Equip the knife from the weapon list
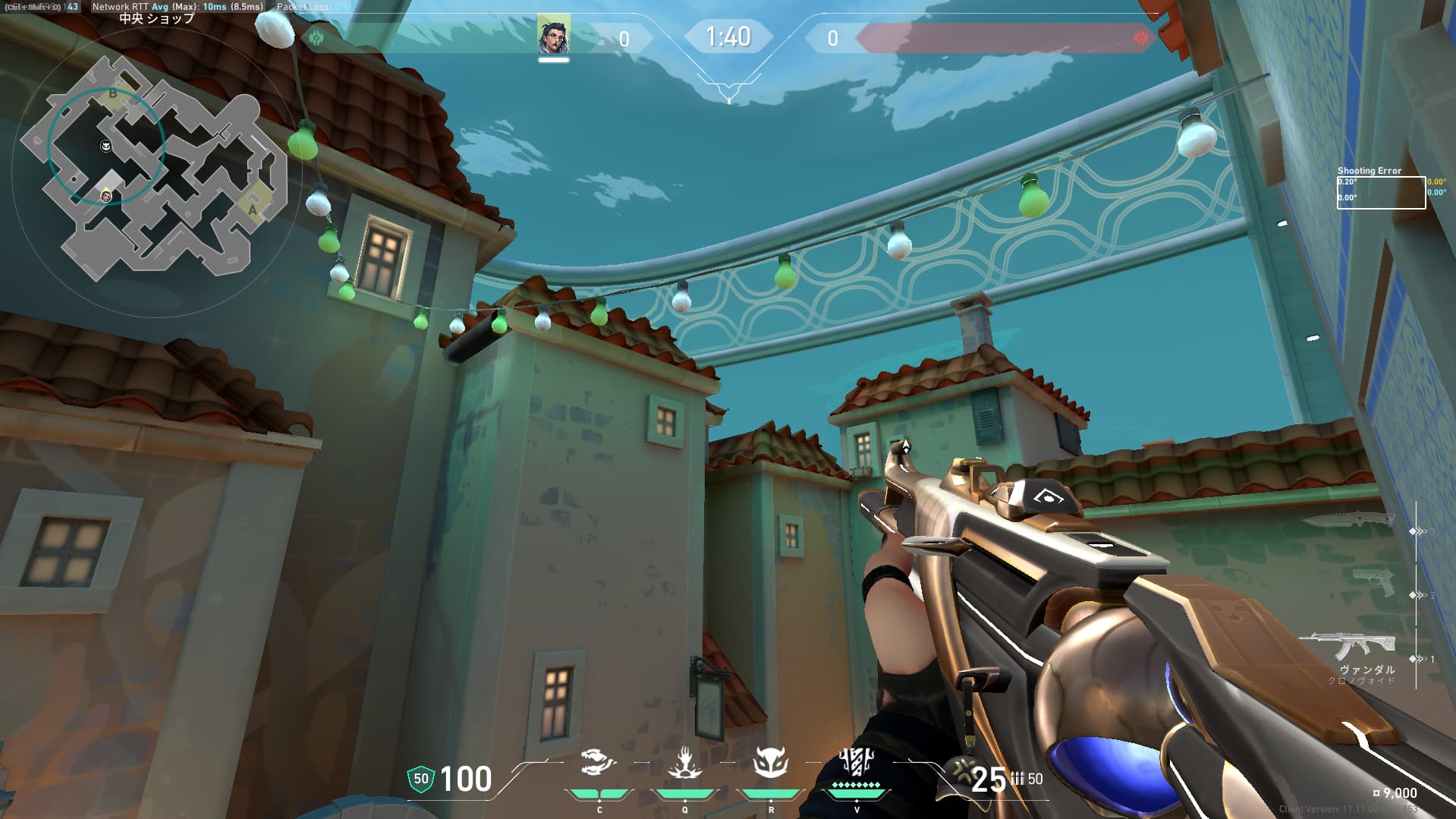 coord(1350,520)
